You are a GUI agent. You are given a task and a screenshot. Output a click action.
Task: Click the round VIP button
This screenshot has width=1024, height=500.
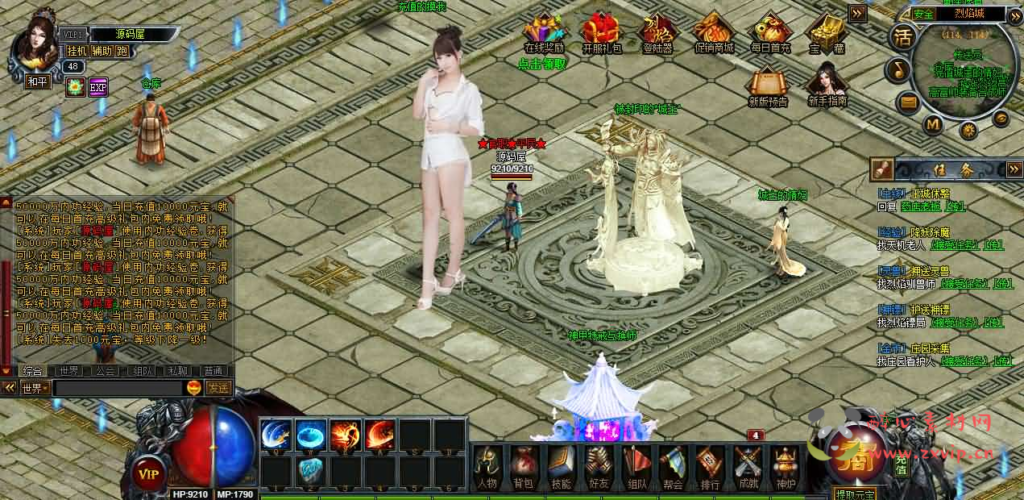[150, 473]
